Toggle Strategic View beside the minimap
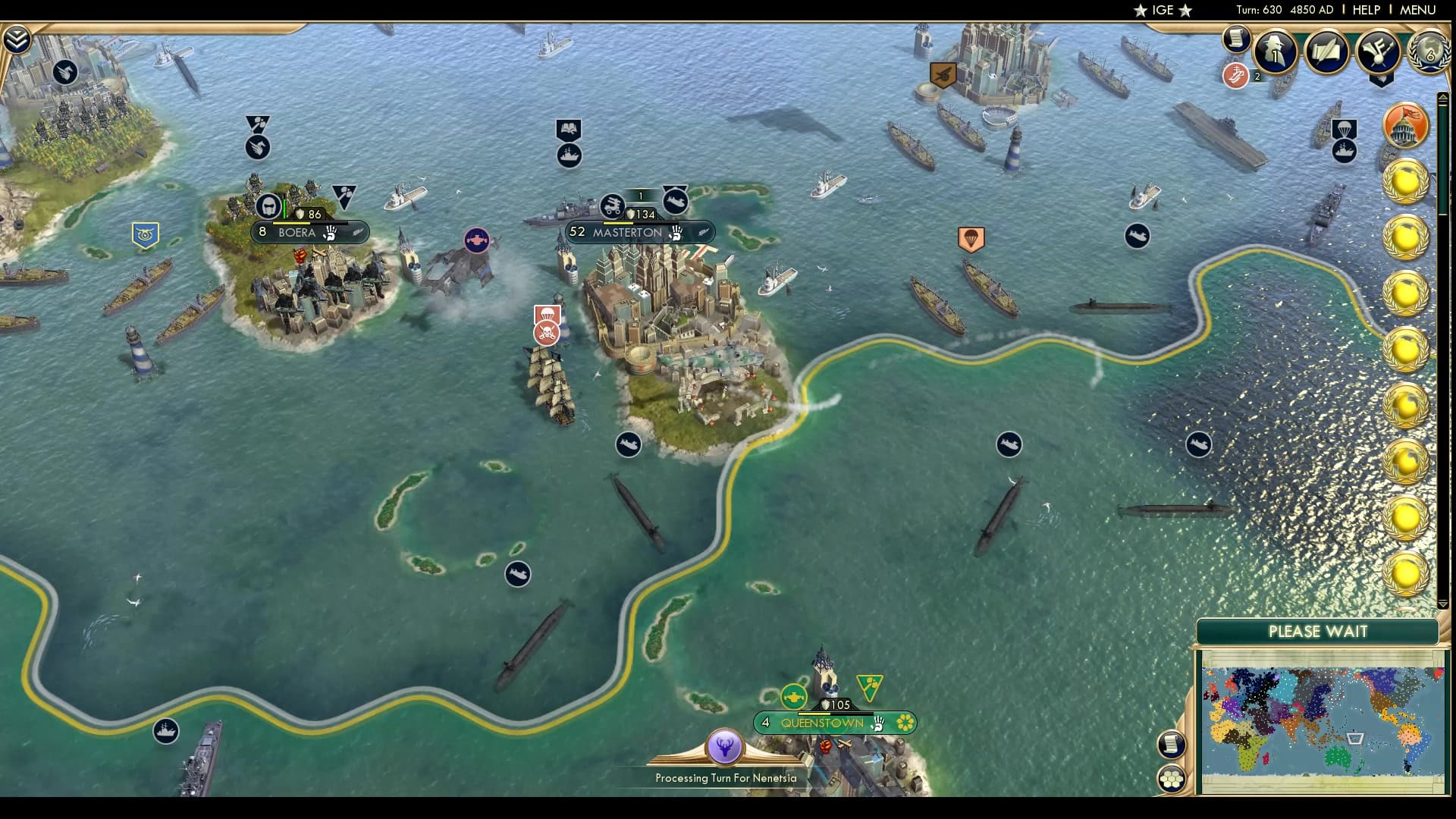The width and height of the screenshot is (1456, 819). [1173, 777]
